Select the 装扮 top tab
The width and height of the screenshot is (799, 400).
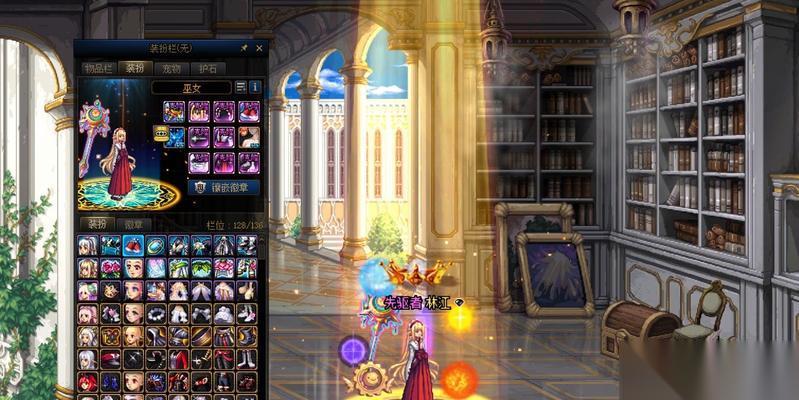(x=134, y=68)
